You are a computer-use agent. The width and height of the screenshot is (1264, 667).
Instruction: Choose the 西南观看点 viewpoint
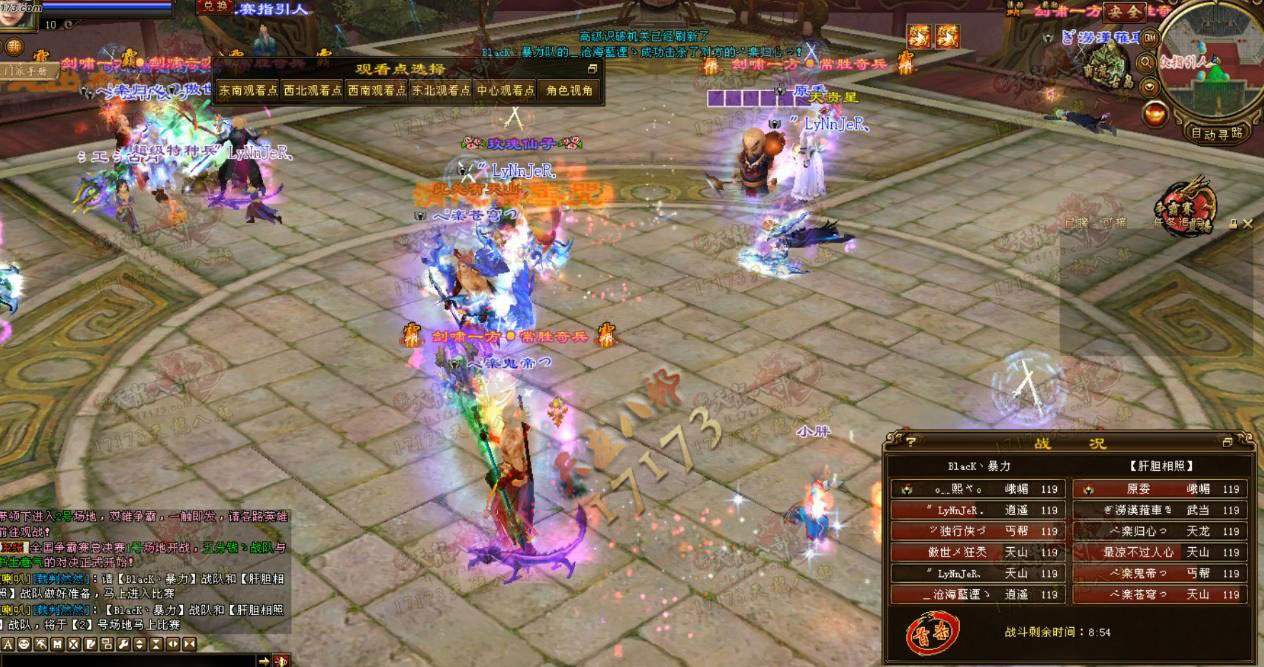point(375,90)
